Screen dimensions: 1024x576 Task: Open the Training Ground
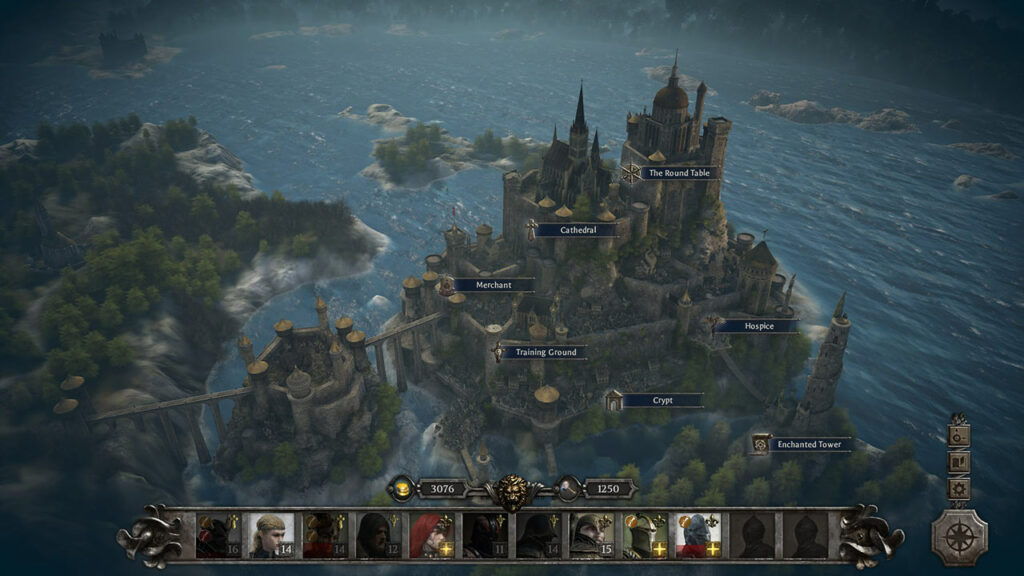(543, 352)
